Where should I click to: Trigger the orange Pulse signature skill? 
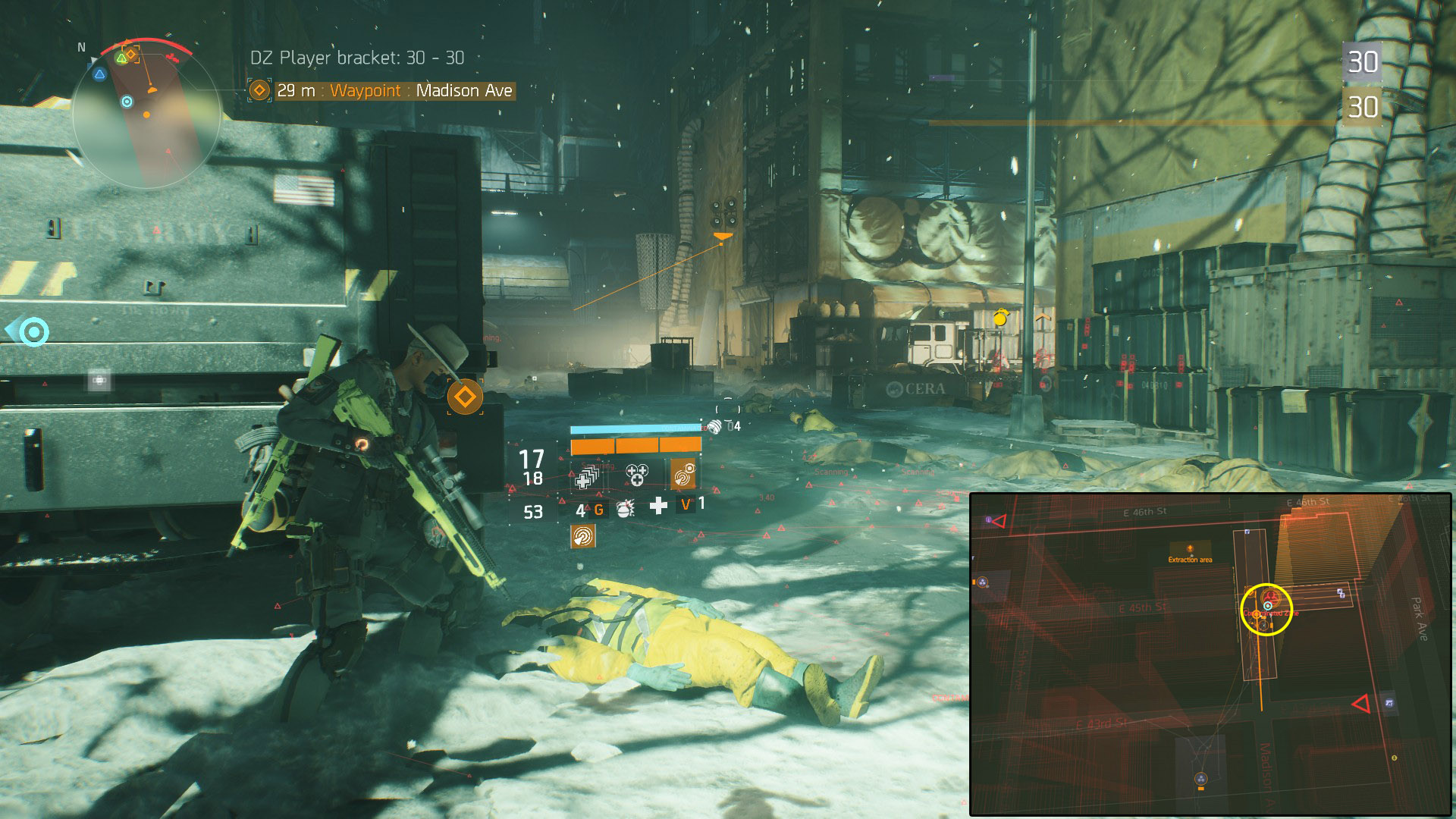pos(683,475)
